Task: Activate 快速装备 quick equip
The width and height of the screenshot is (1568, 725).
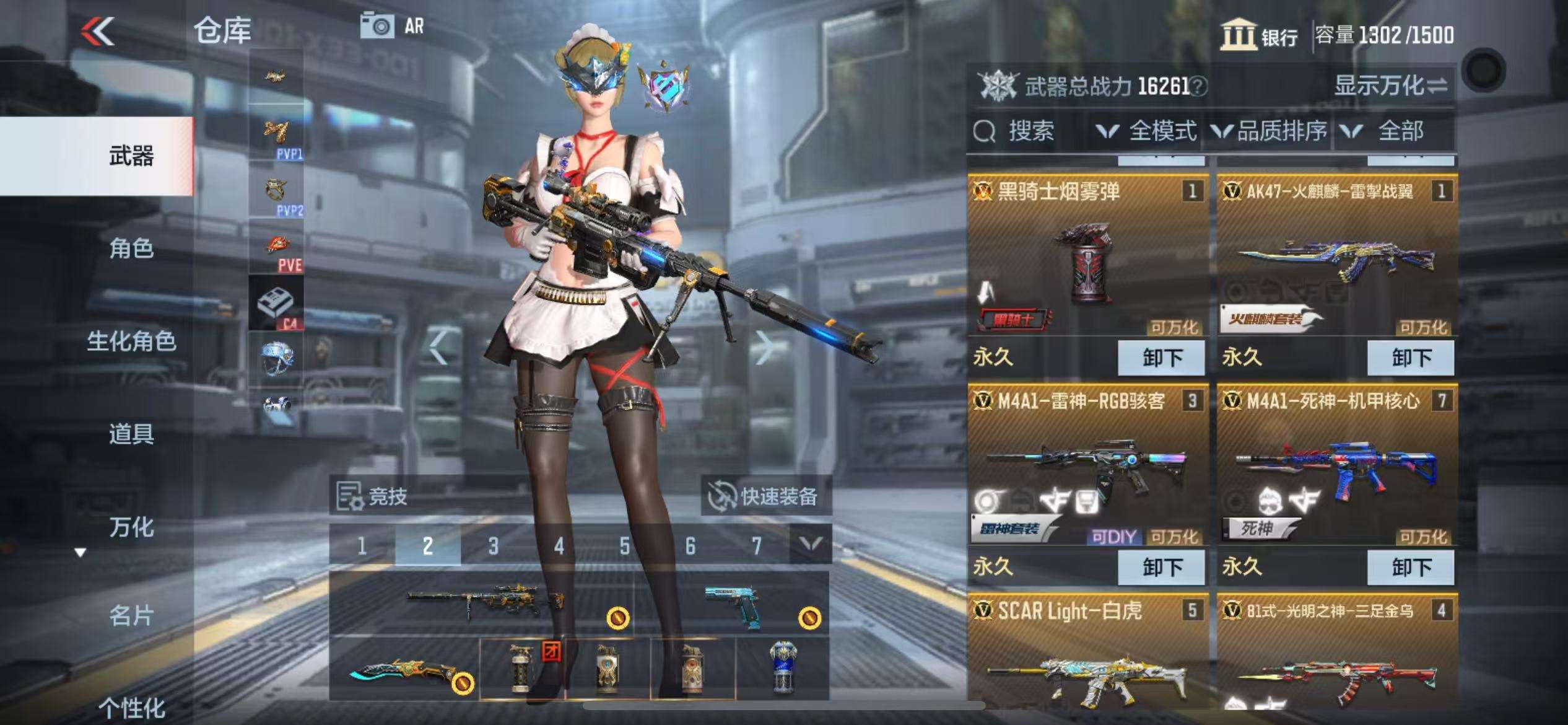Action: pos(765,496)
